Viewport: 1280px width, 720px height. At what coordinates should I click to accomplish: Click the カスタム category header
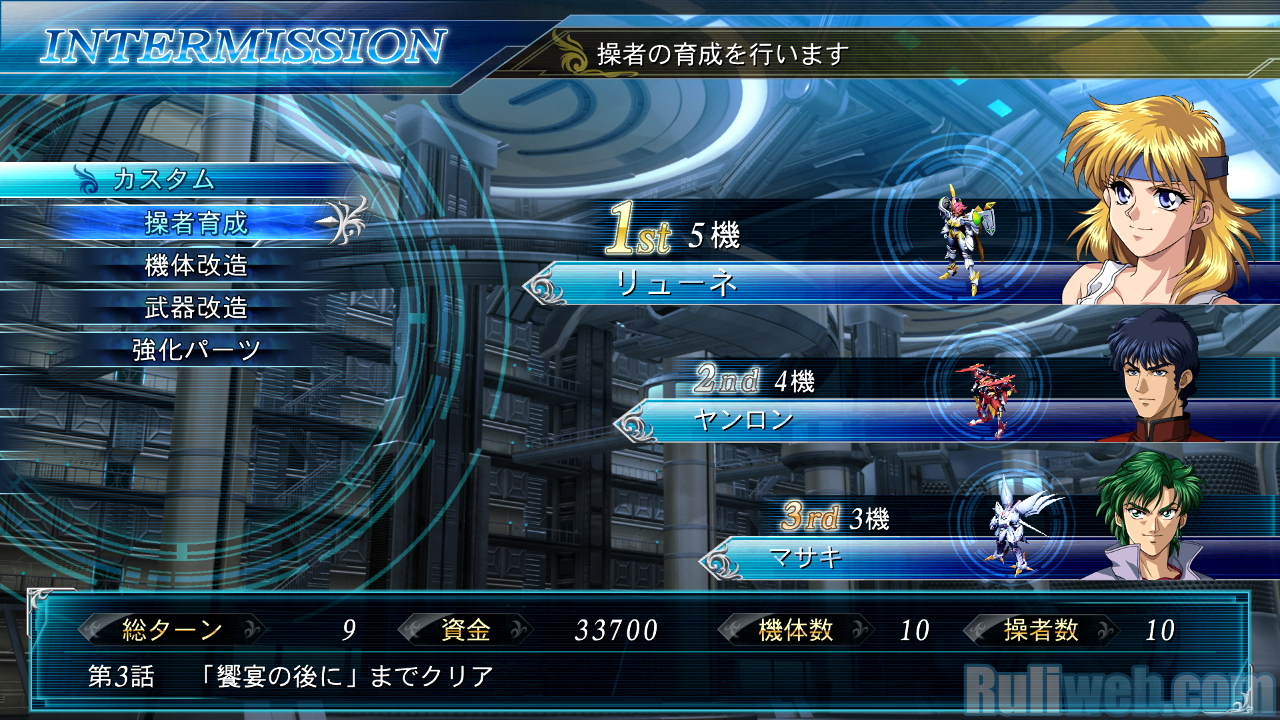pyautogui.click(x=164, y=180)
